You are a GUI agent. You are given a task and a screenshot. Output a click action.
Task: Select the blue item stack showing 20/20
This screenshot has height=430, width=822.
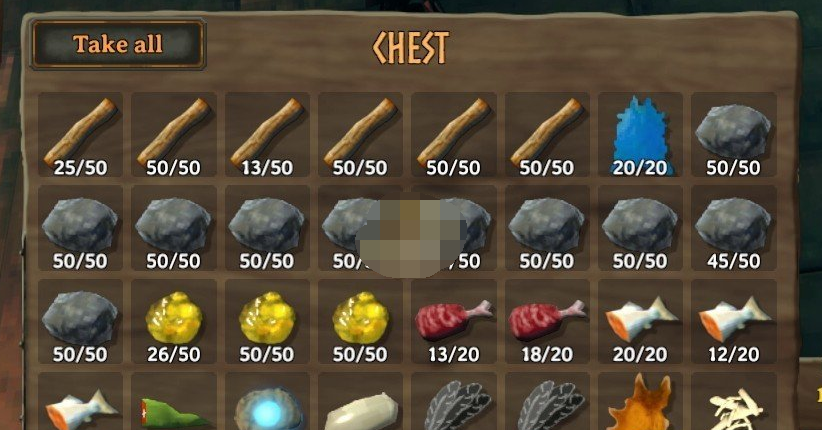click(640, 134)
